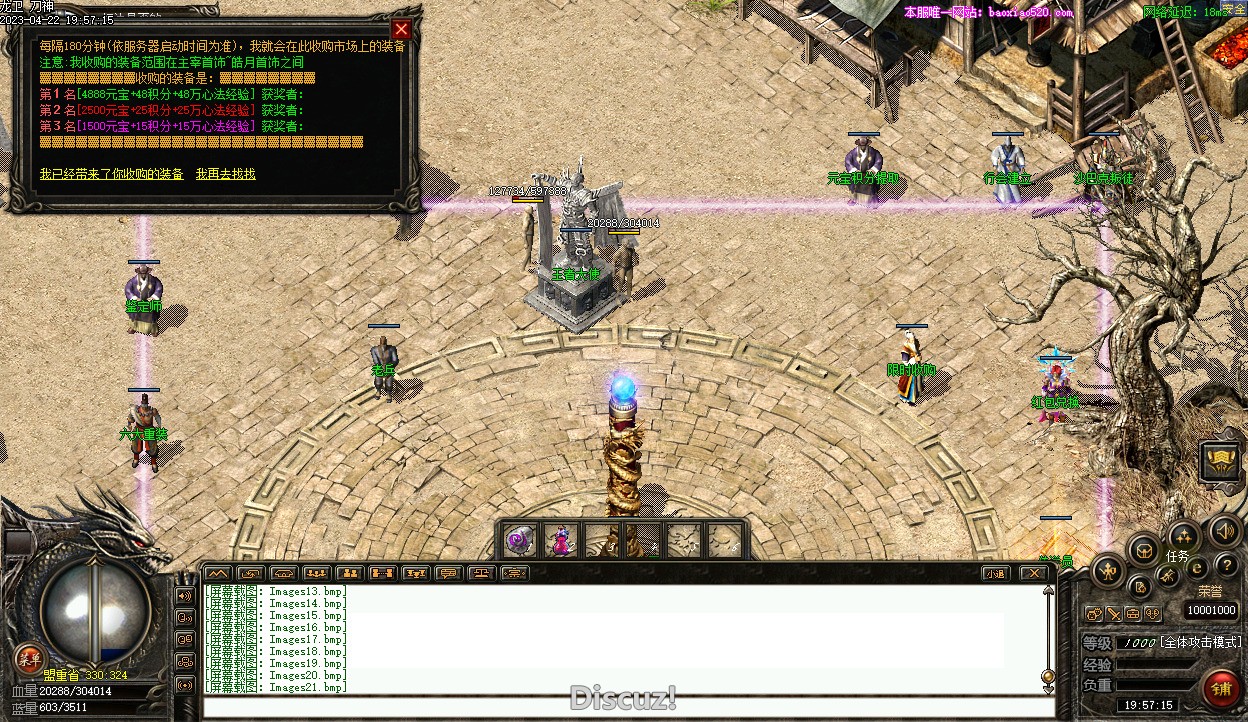Open the red 铺 shop button
Image resolution: width=1248 pixels, height=722 pixels.
1220,689
